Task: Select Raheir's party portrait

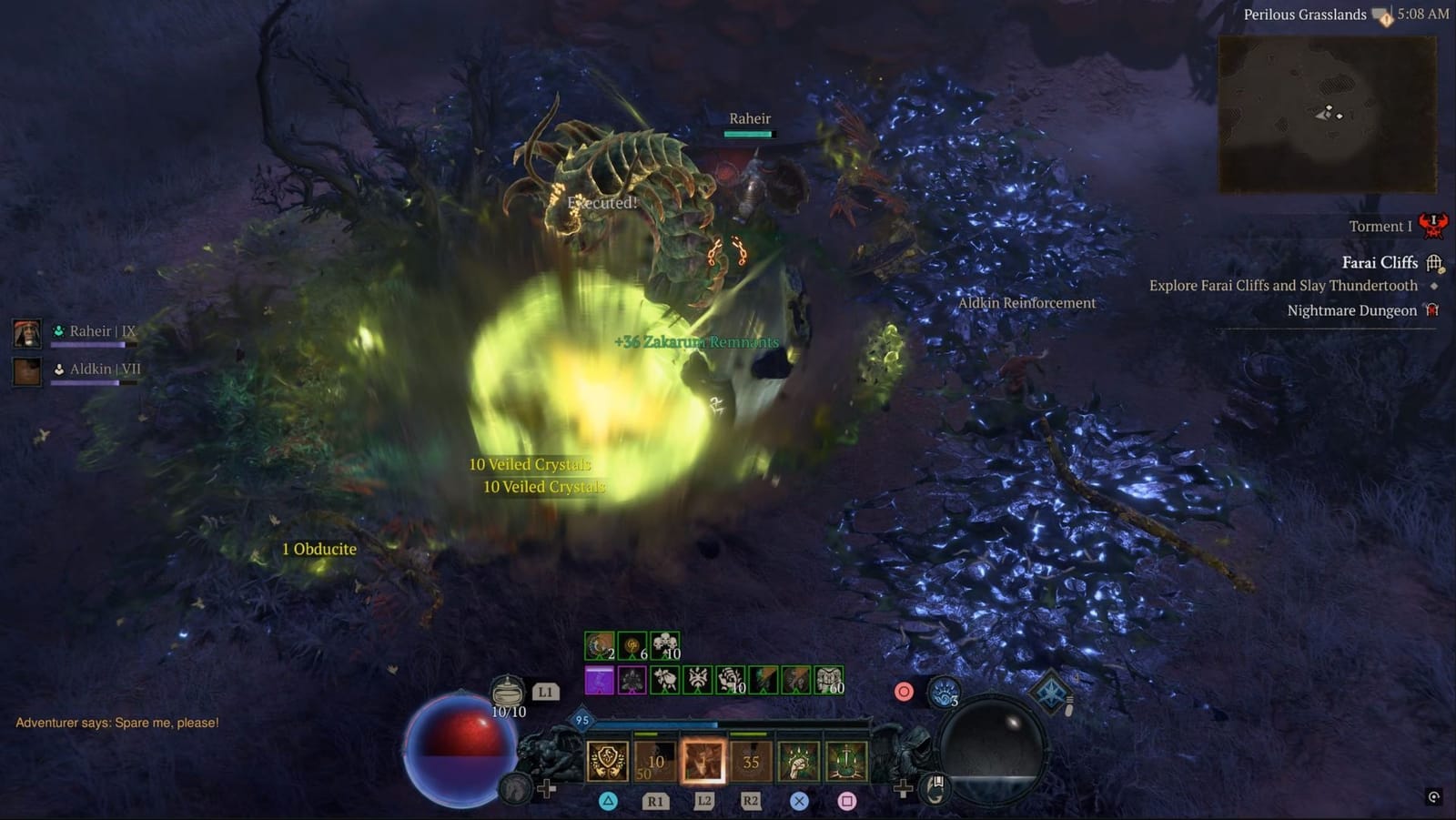Action: coord(26,332)
